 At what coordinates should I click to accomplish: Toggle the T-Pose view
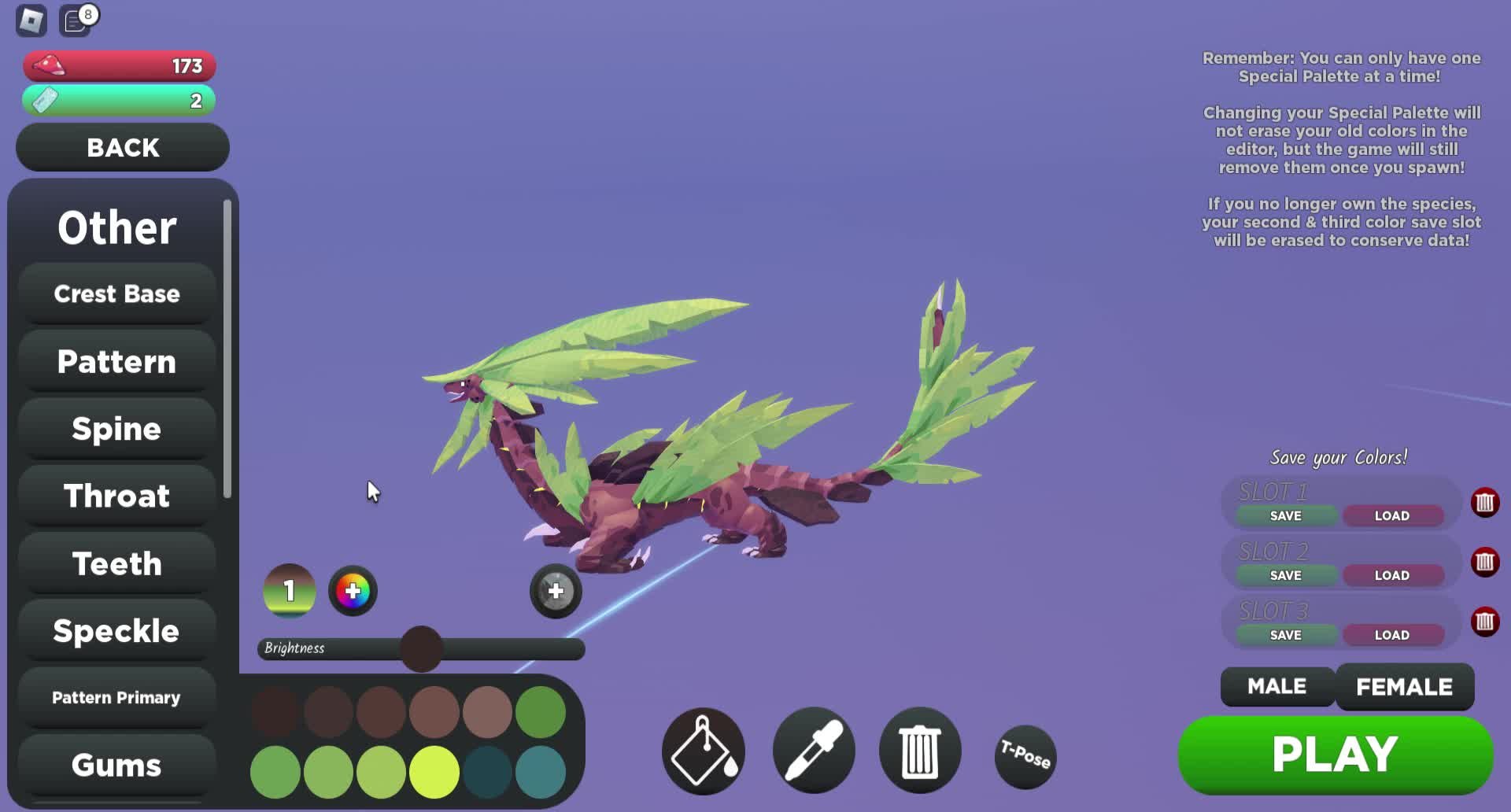1025,756
